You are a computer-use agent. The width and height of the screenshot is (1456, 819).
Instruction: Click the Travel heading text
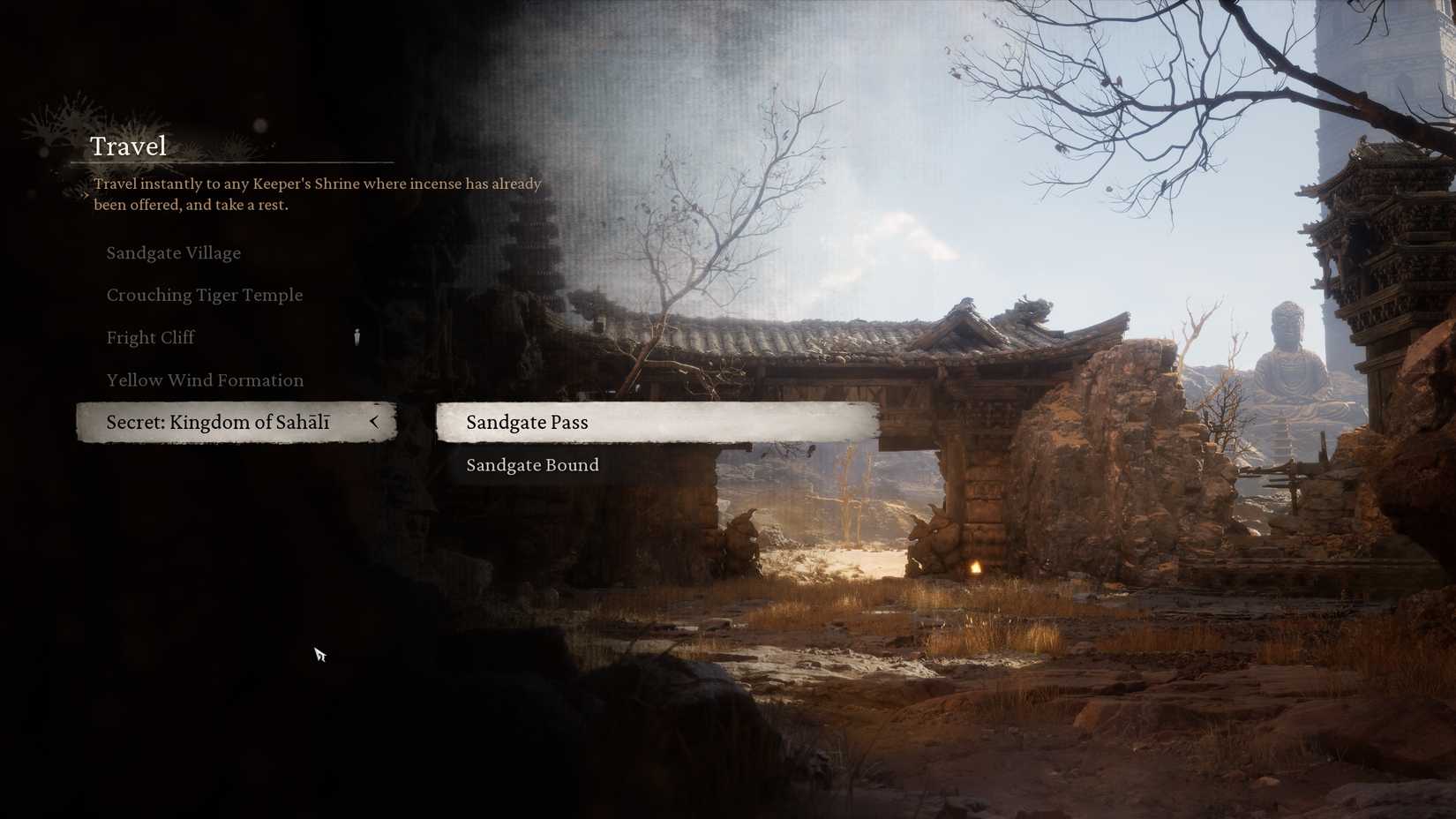click(129, 146)
